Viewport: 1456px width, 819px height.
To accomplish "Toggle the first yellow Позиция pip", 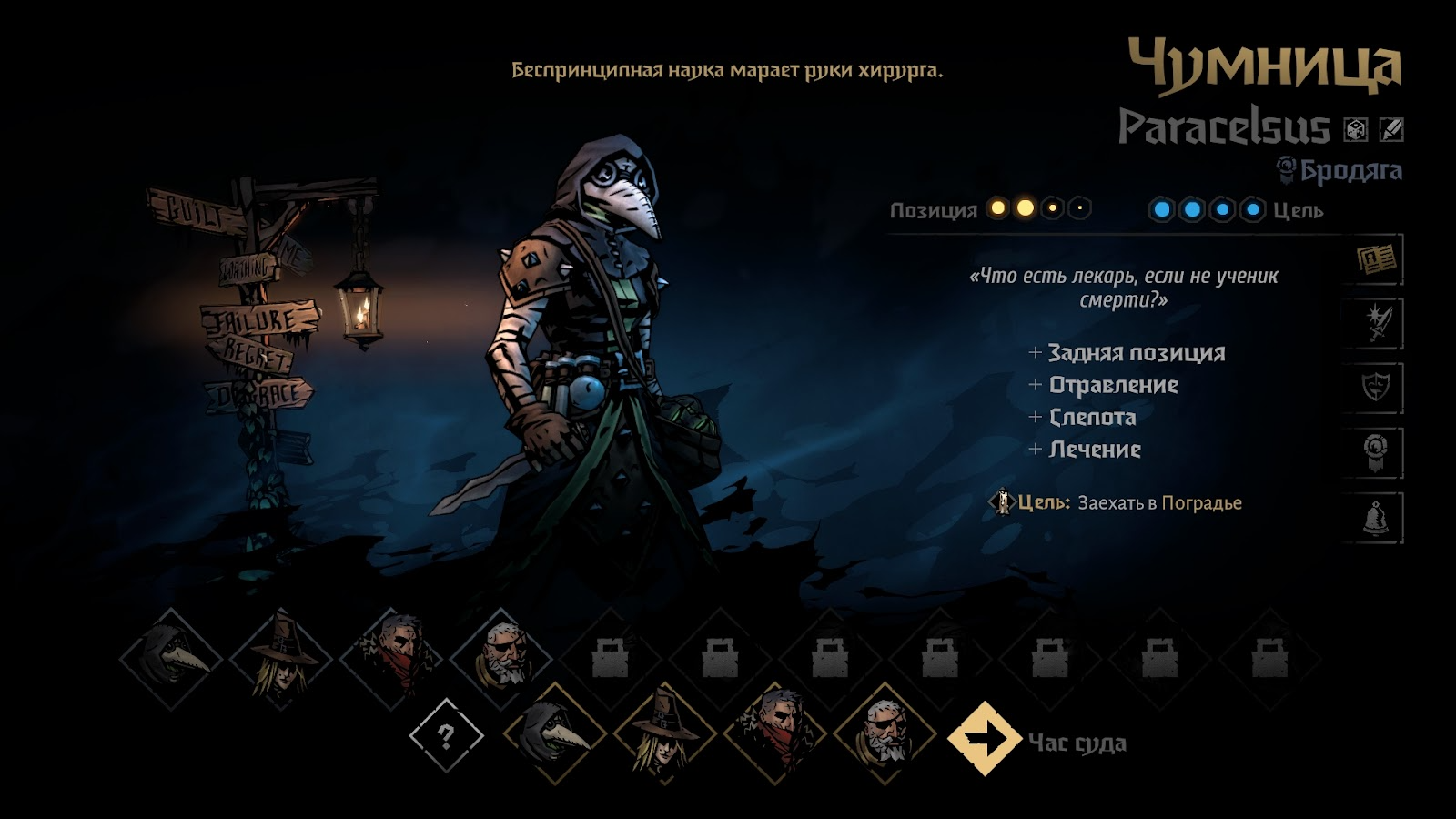I will pos(997,207).
